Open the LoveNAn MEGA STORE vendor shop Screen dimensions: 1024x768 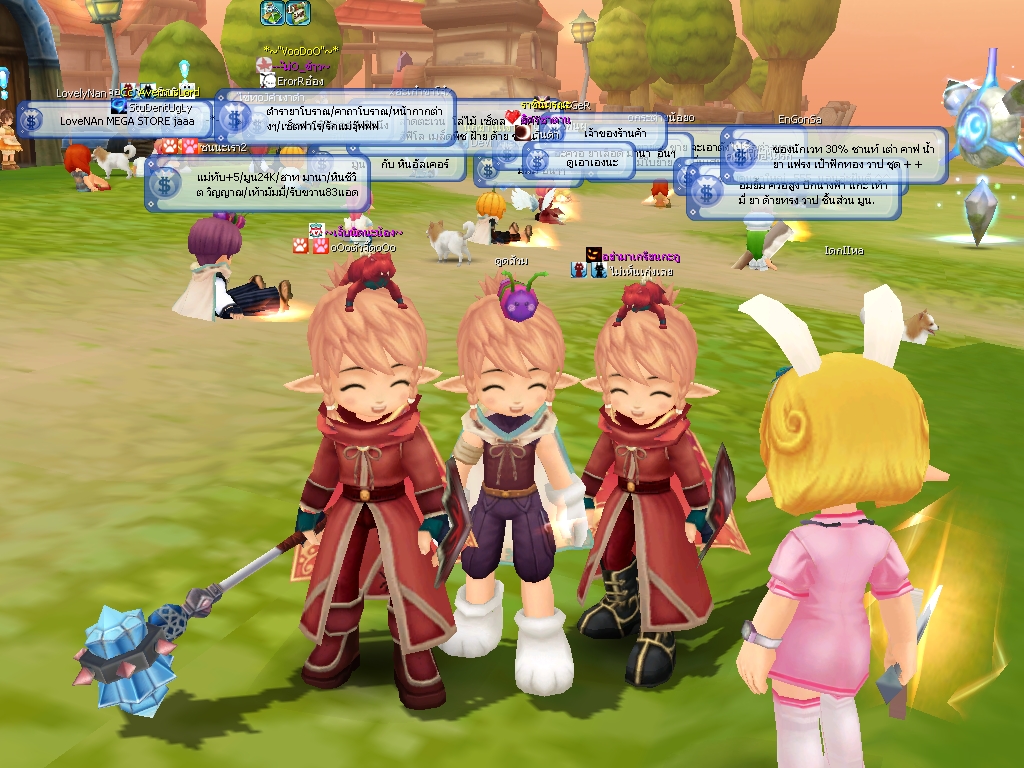coord(126,120)
